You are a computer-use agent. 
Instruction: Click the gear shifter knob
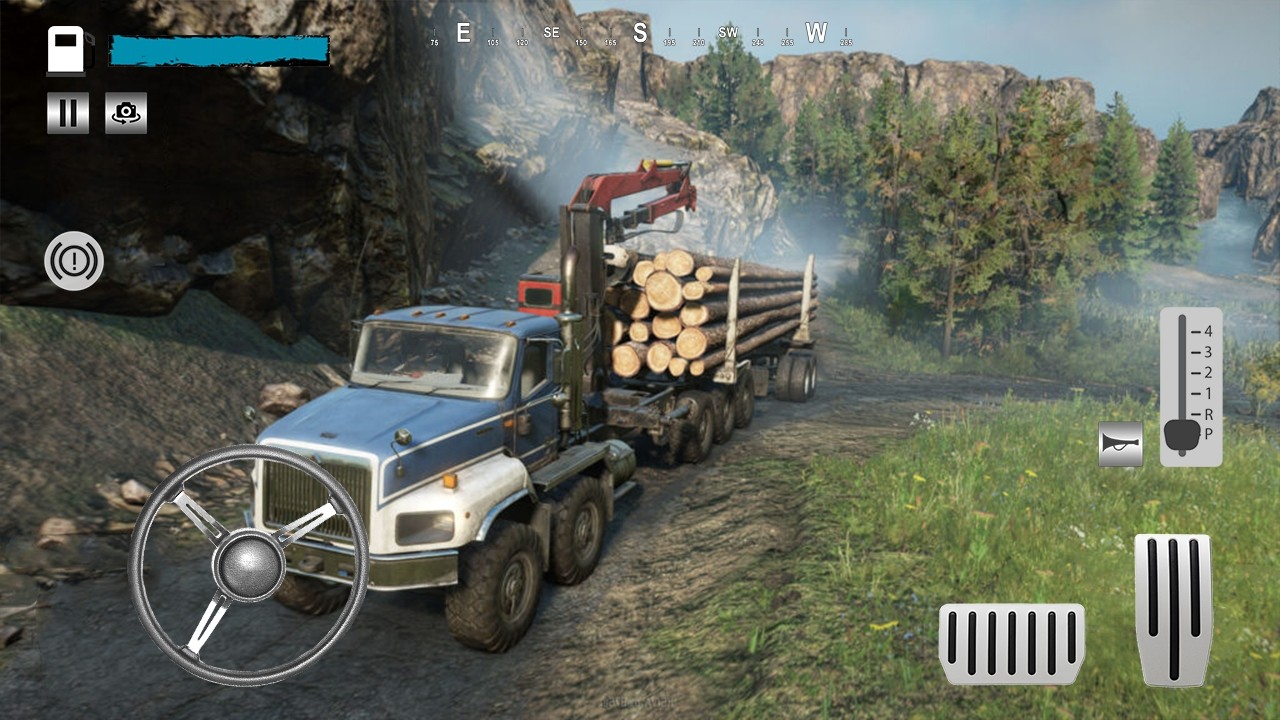point(1181,434)
